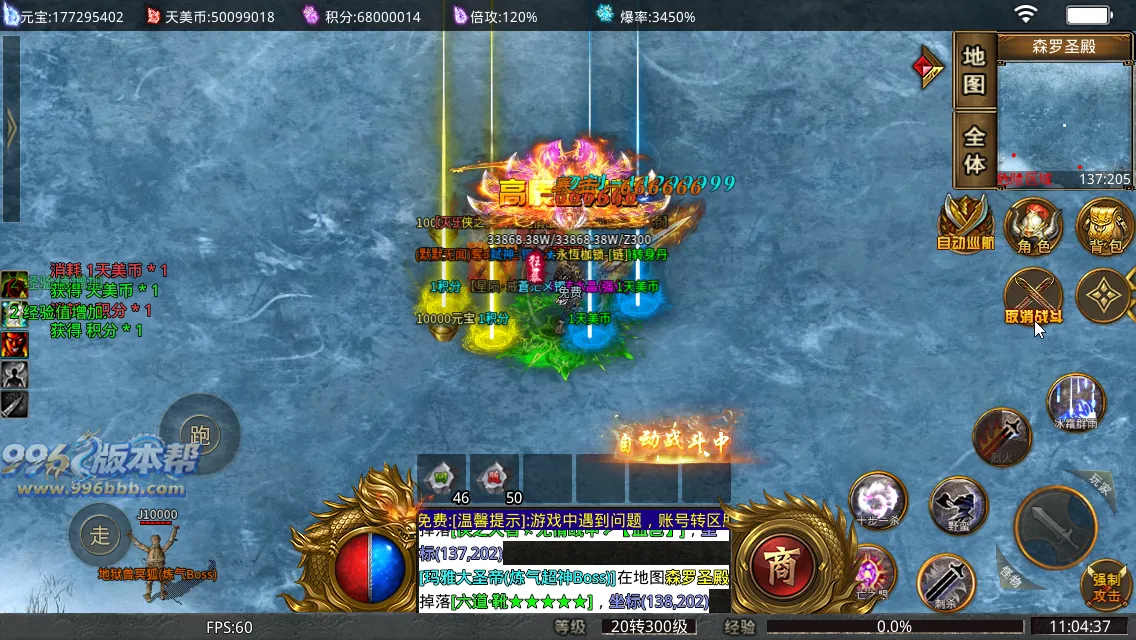This screenshot has height=640, width=1136.
Task: Trigger the 野蛮 charge skill
Action: click(x=959, y=506)
